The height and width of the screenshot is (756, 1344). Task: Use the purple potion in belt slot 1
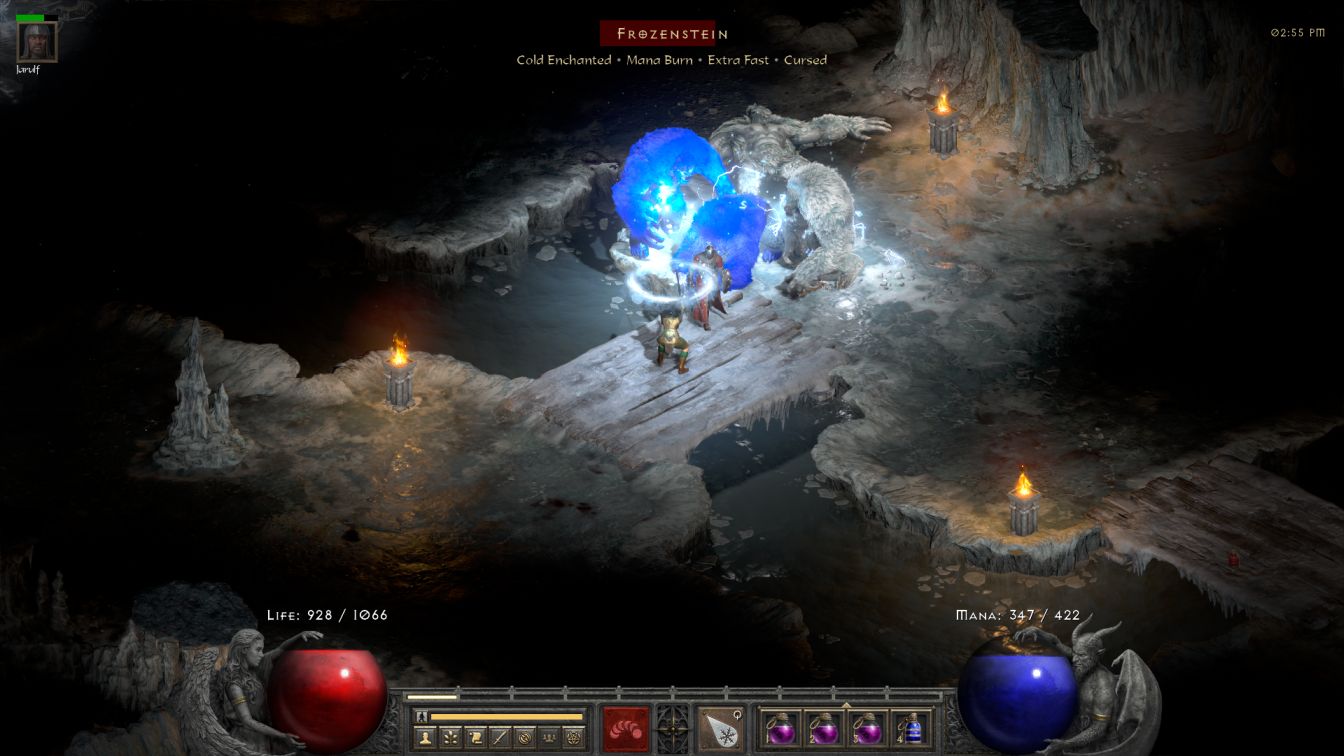pyautogui.click(x=779, y=728)
